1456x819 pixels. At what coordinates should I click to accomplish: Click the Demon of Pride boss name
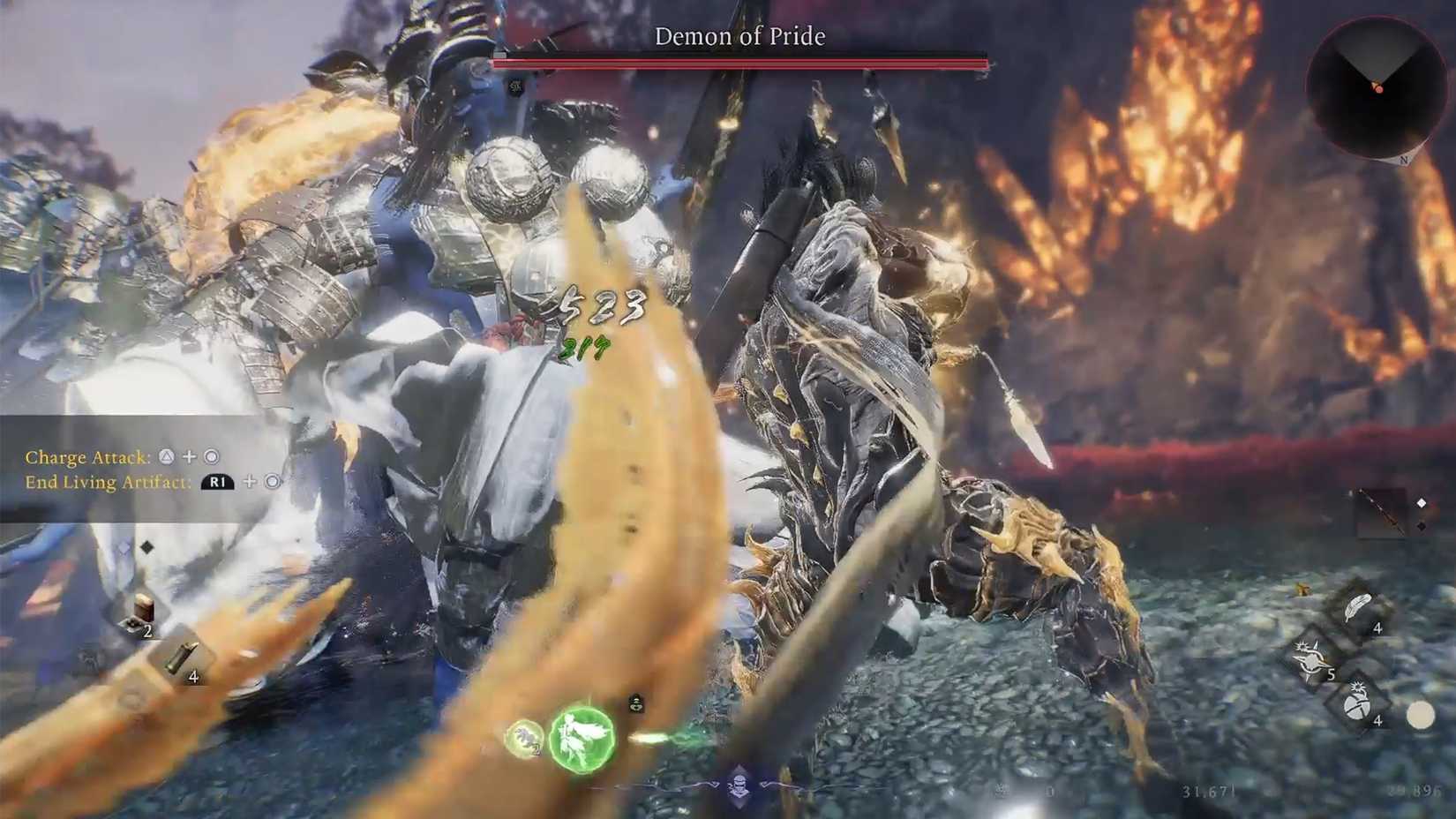[x=739, y=36]
